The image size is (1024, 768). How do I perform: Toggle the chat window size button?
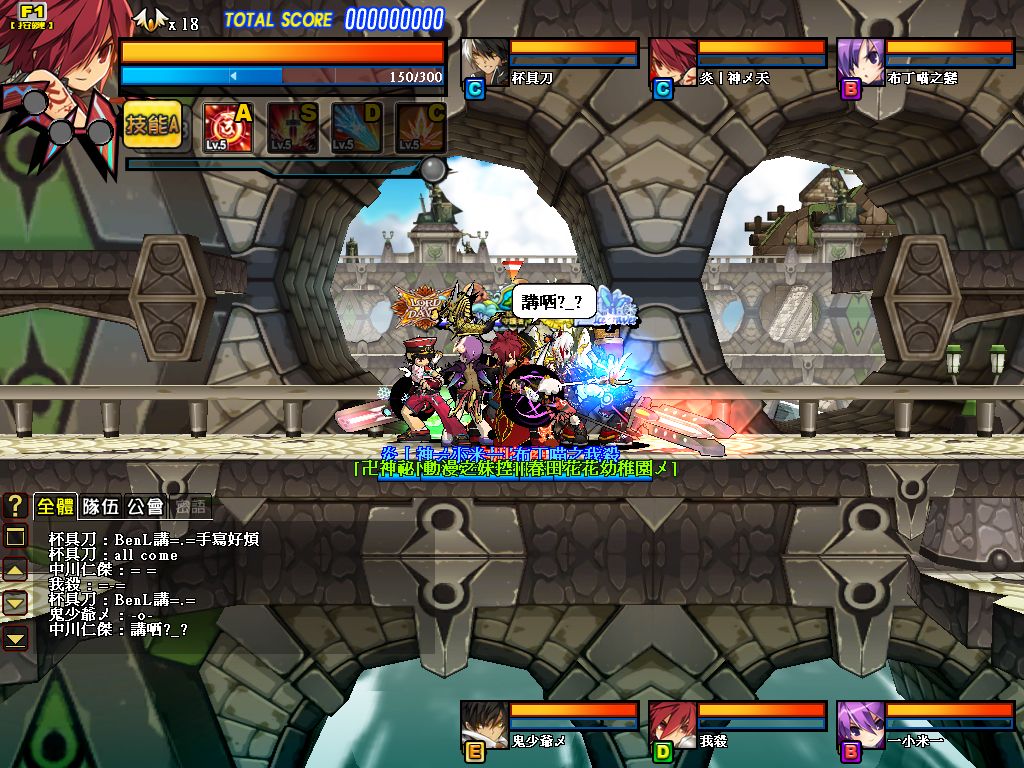pyautogui.click(x=16, y=537)
